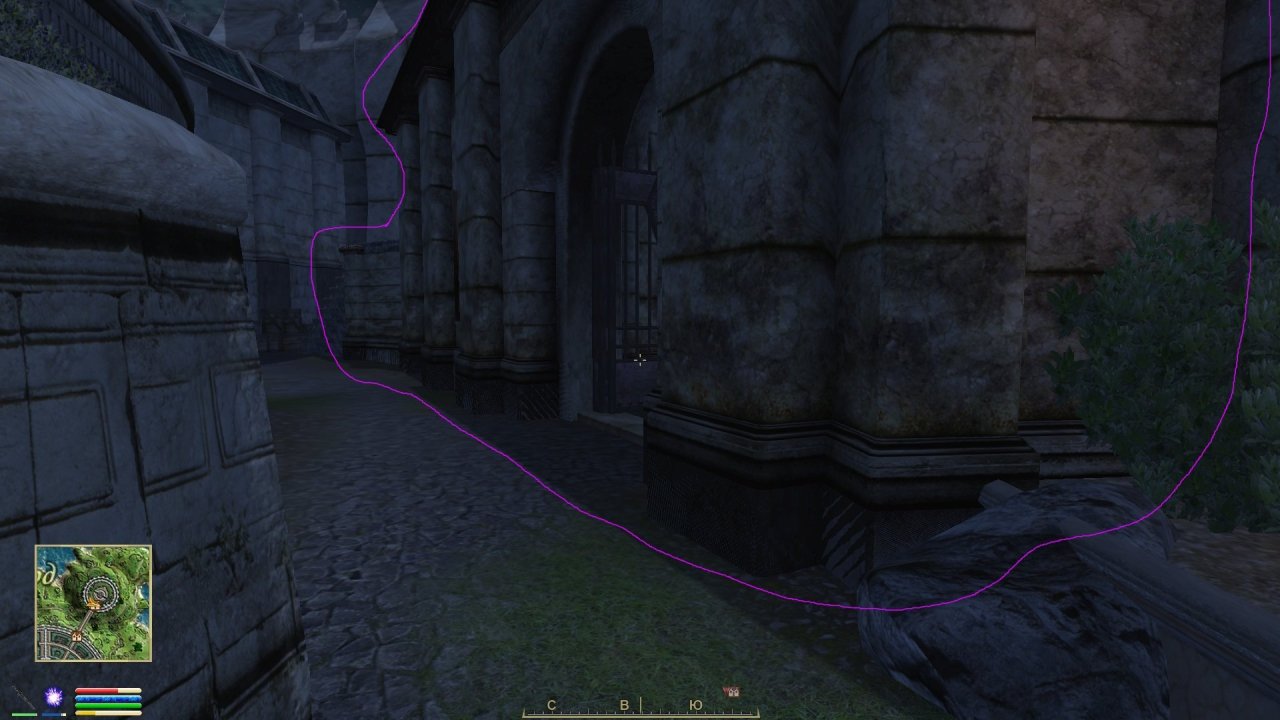This screenshot has width=1280, height=720.
Task: Click the В east label on the compass
Action: pyautogui.click(x=625, y=705)
